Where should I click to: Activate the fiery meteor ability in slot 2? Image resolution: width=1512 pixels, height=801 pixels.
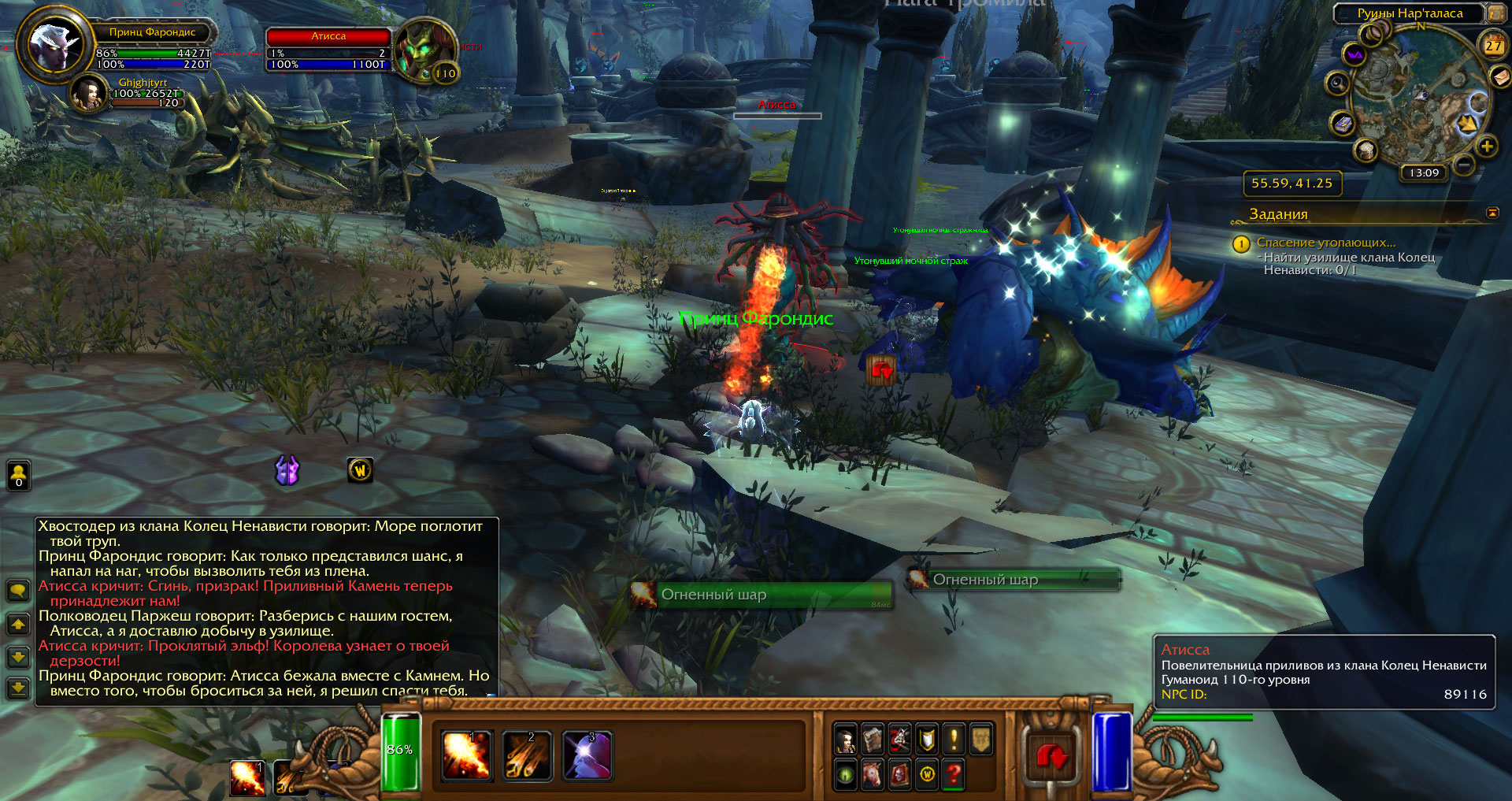[527, 755]
